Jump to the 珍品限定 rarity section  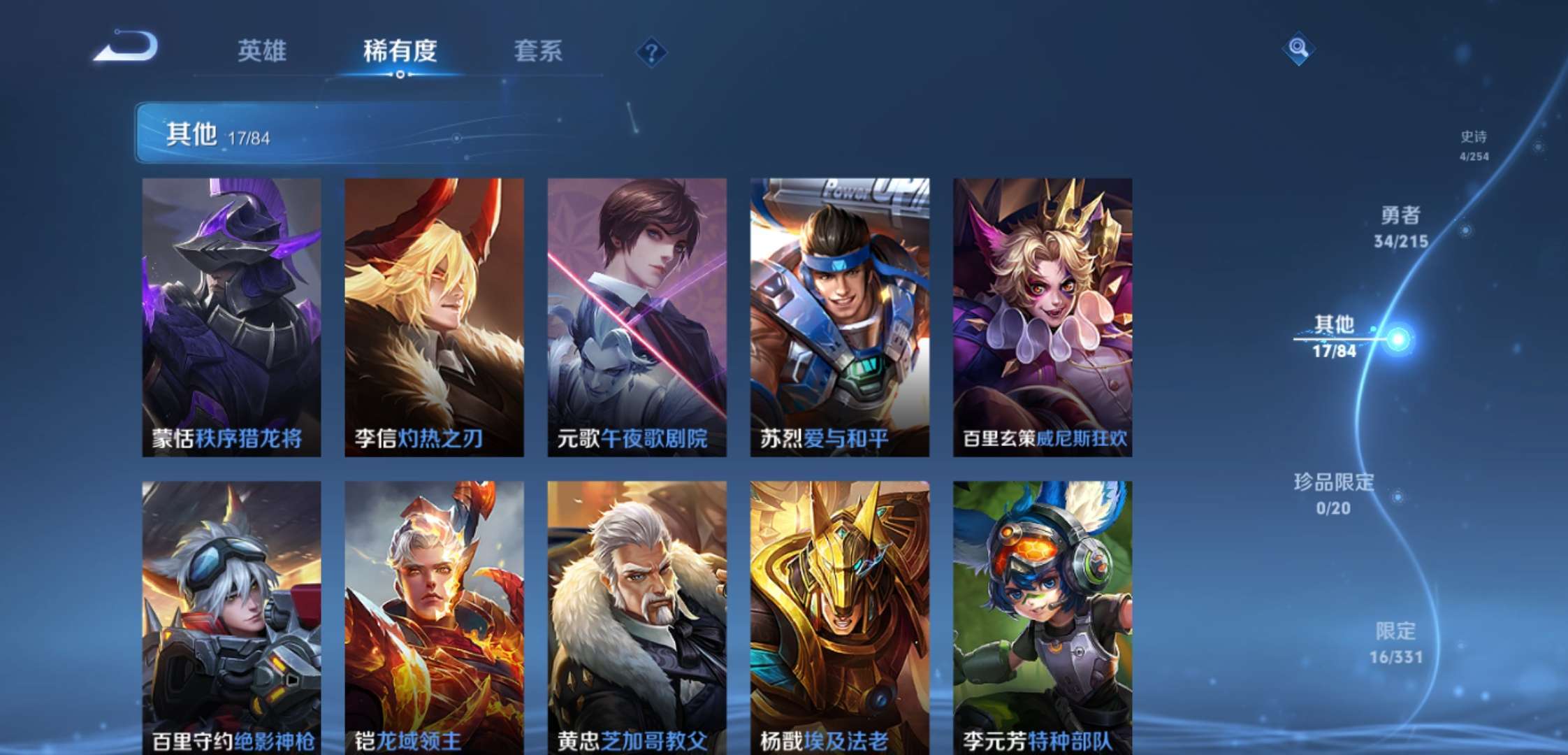[x=1333, y=494]
